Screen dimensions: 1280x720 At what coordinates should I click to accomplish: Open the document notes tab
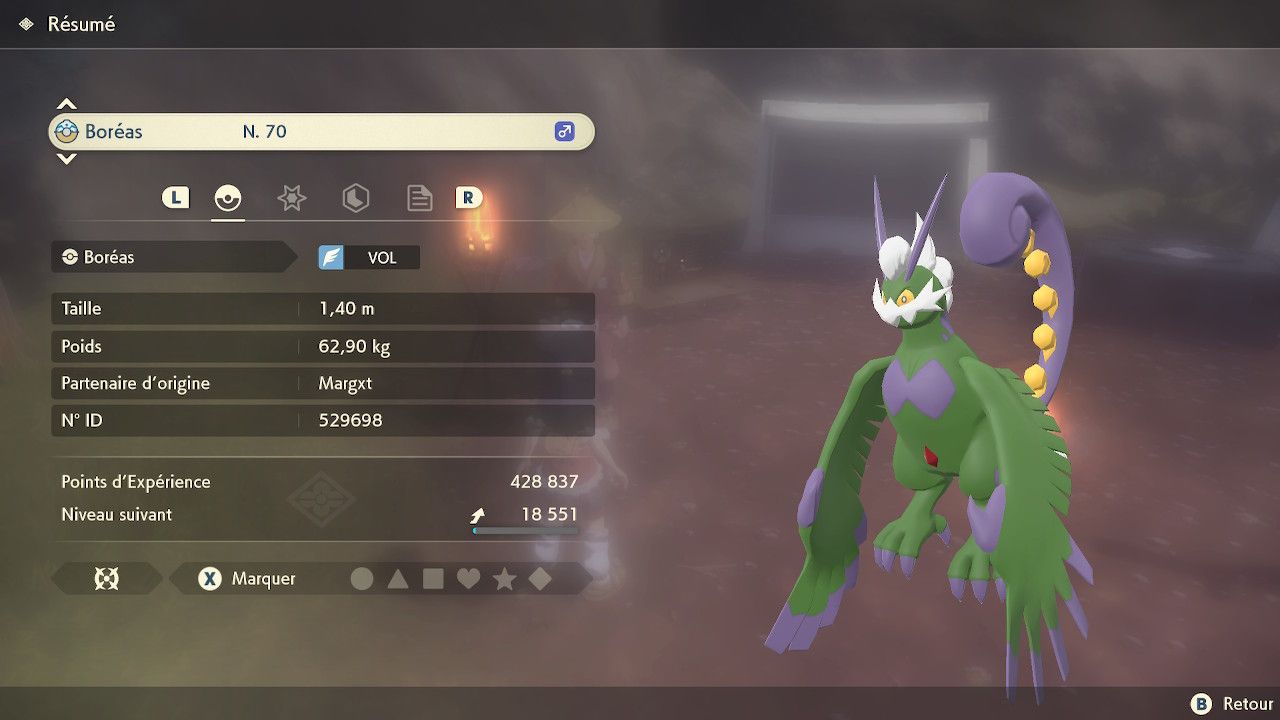pyautogui.click(x=419, y=198)
